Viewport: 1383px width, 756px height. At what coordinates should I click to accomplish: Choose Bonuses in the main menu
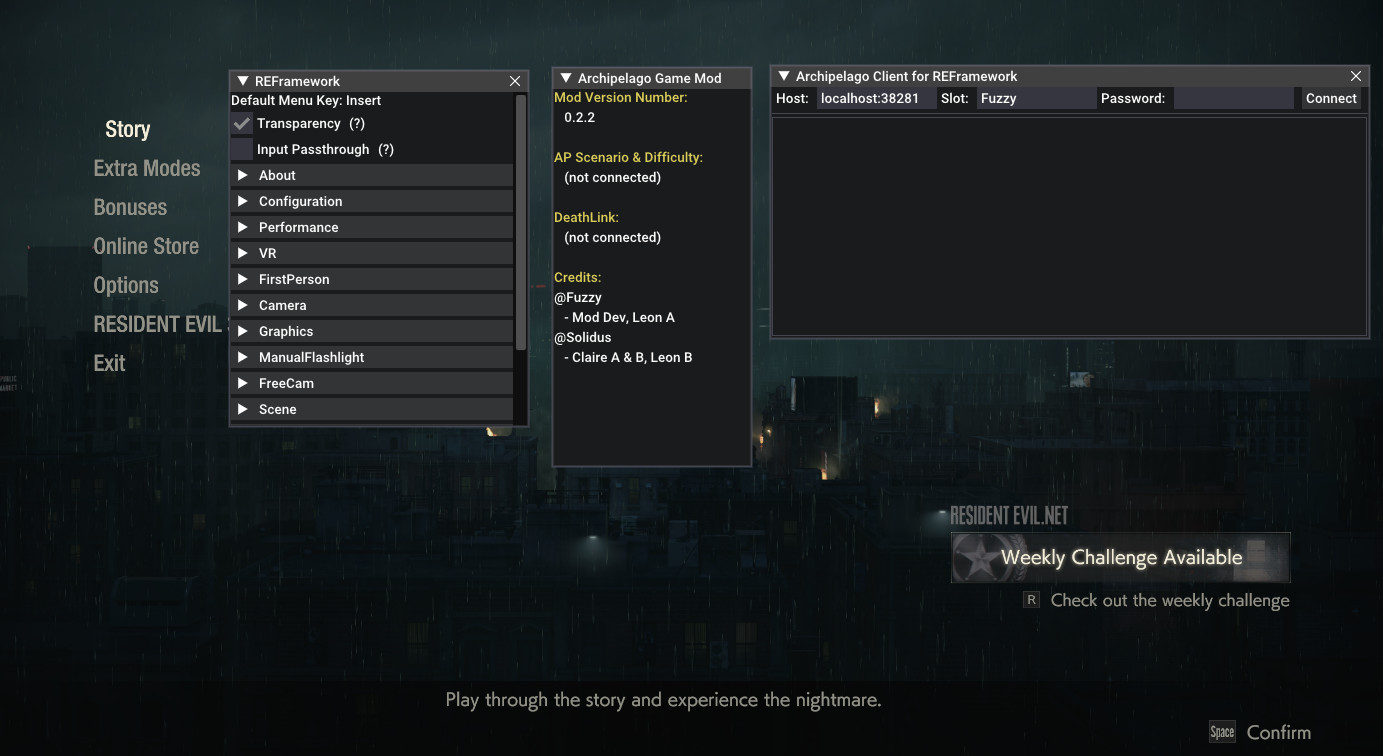[x=130, y=207]
